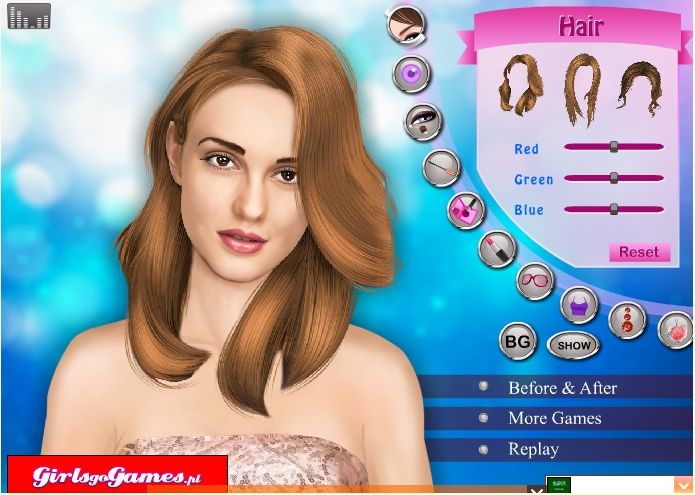Open the pink blush compact category

point(465,209)
